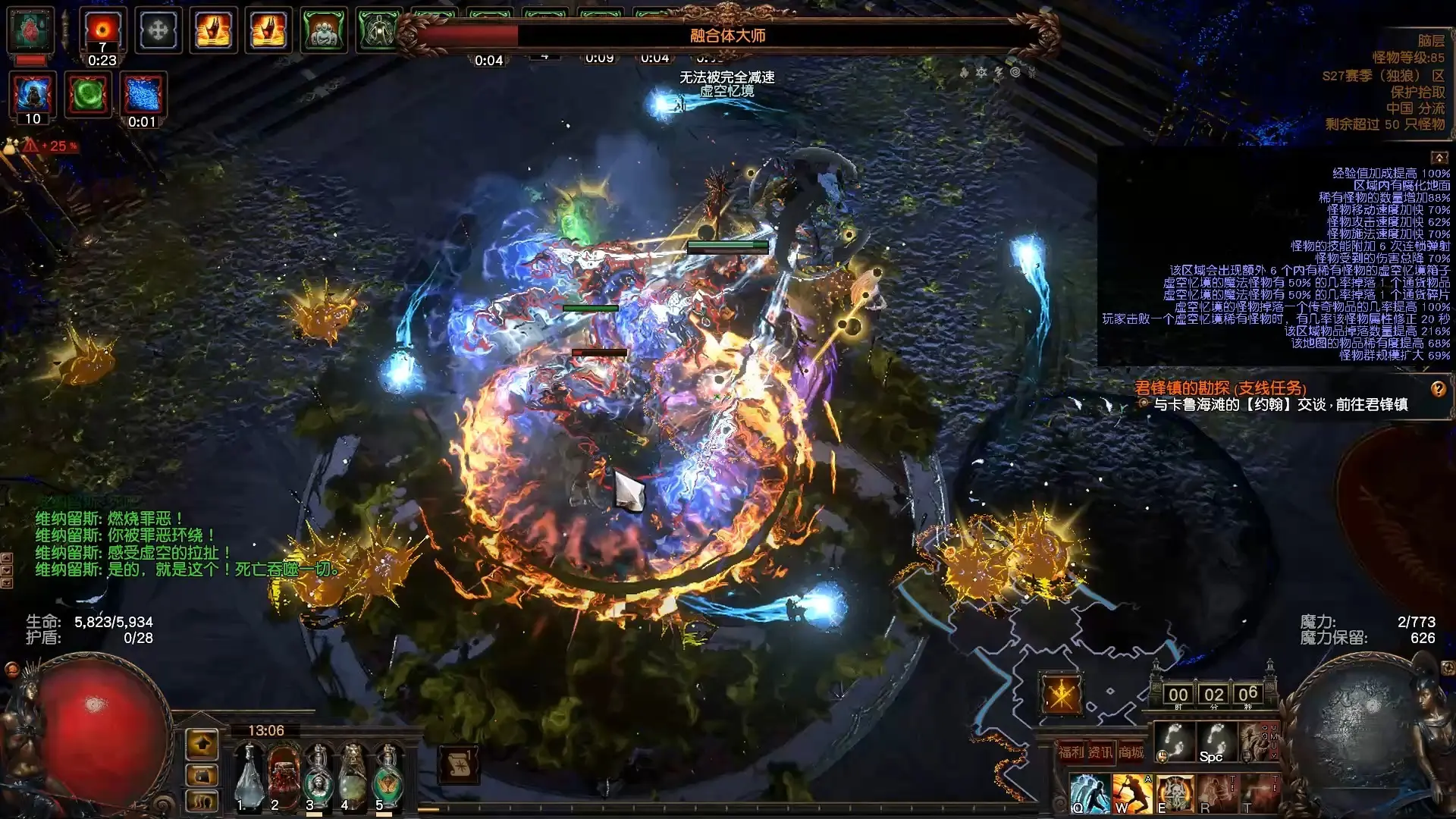Click the yellow head silhouette button
The width and height of the screenshot is (1456, 819).
click(x=202, y=801)
